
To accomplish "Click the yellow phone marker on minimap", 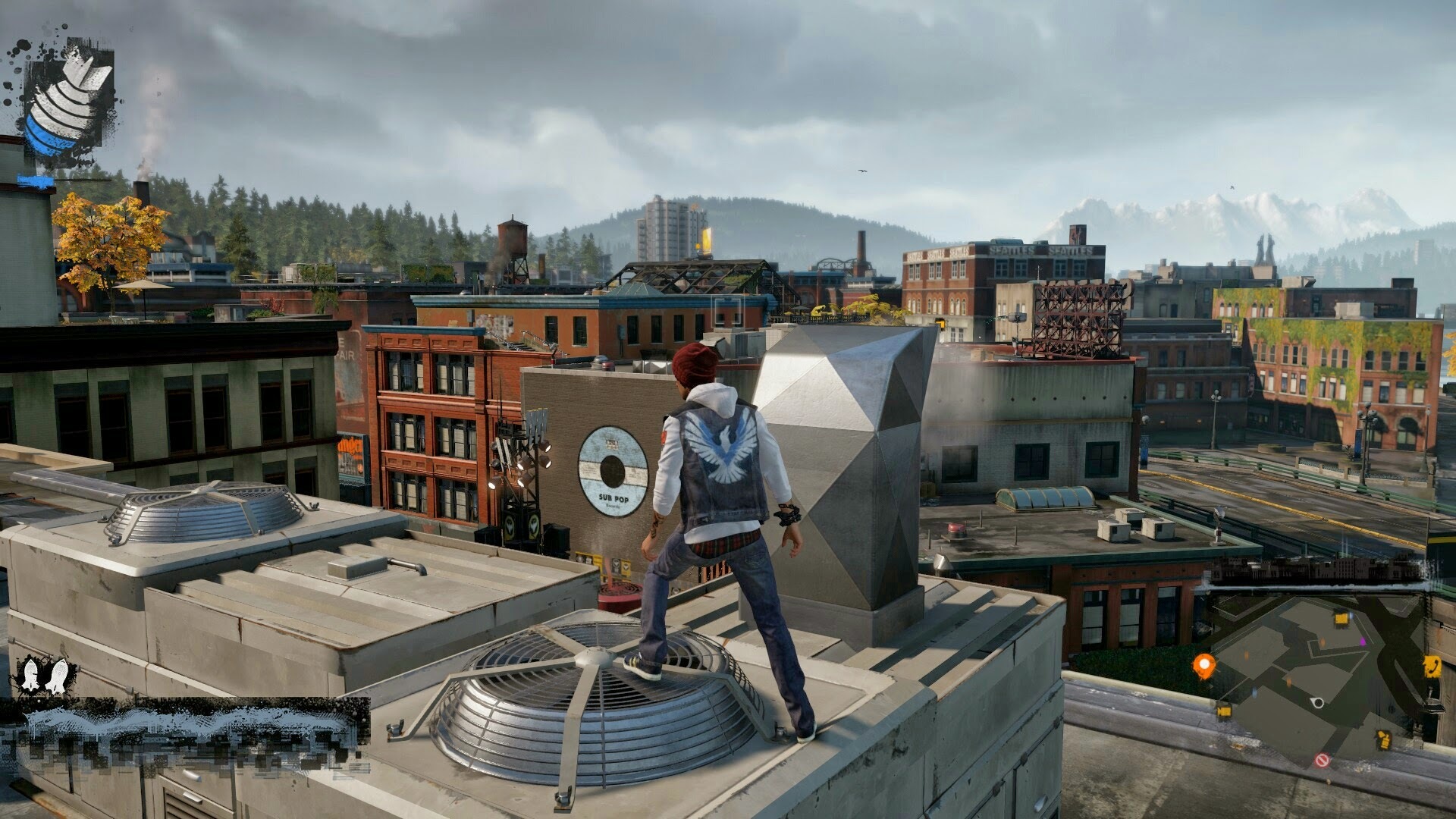I will [x=1432, y=665].
